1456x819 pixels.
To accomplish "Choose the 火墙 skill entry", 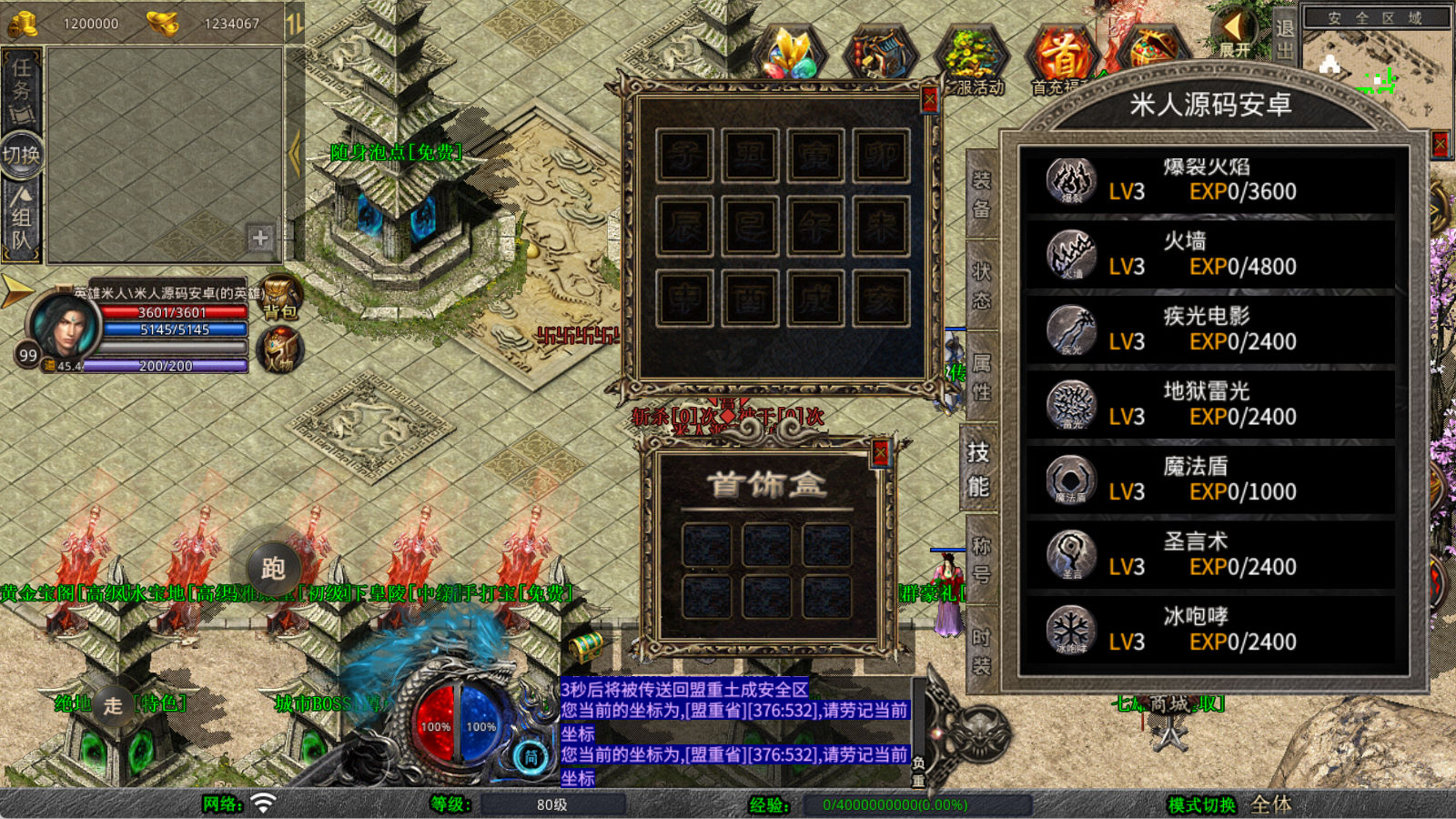I will pyautogui.click(x=1210, y=255).
